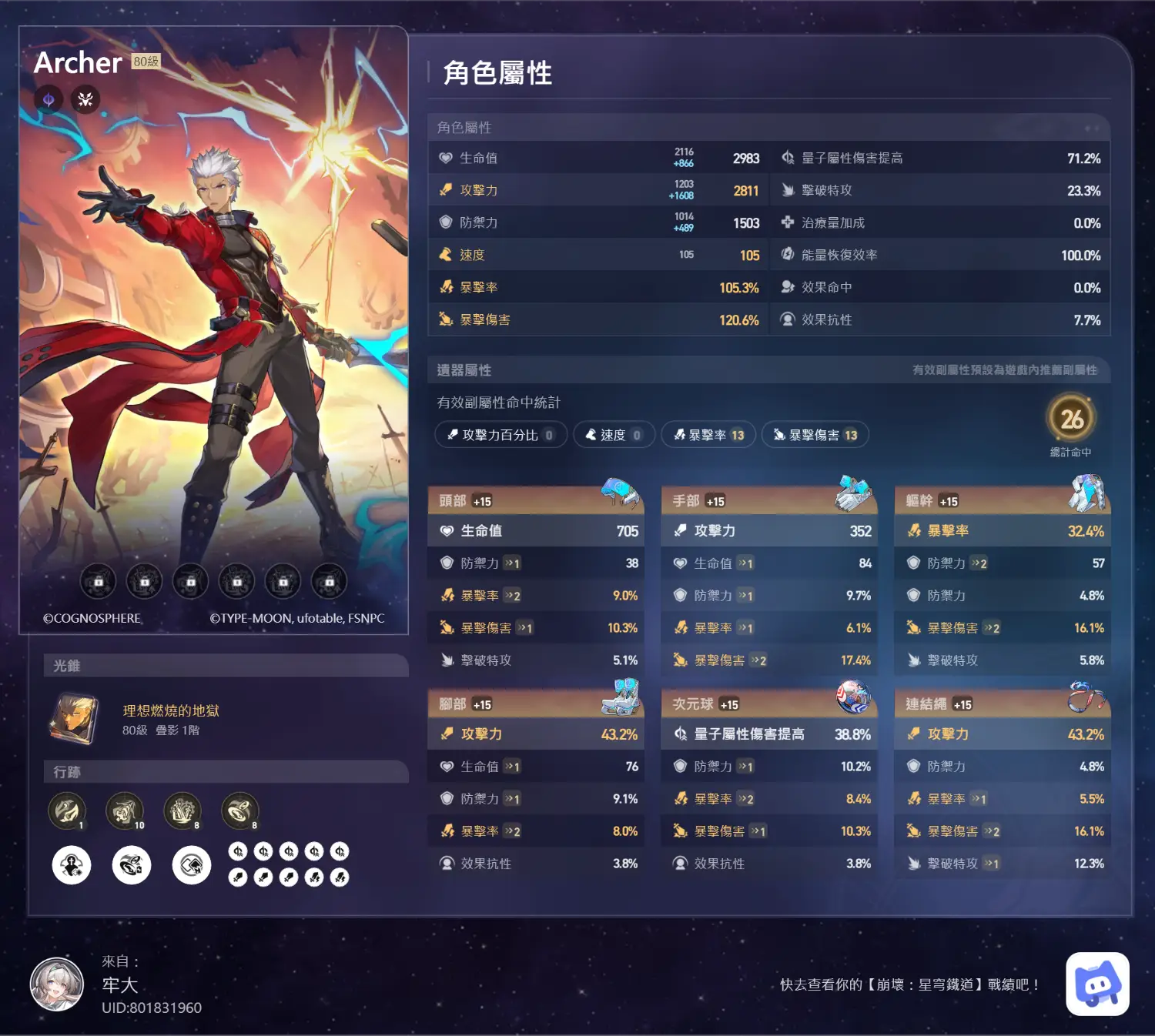The height and width of the screenshot is (1036, 1155).
Task: Select the 連結繩 link rope icon
Action: pyautogui.click(x=1086, y=697)
